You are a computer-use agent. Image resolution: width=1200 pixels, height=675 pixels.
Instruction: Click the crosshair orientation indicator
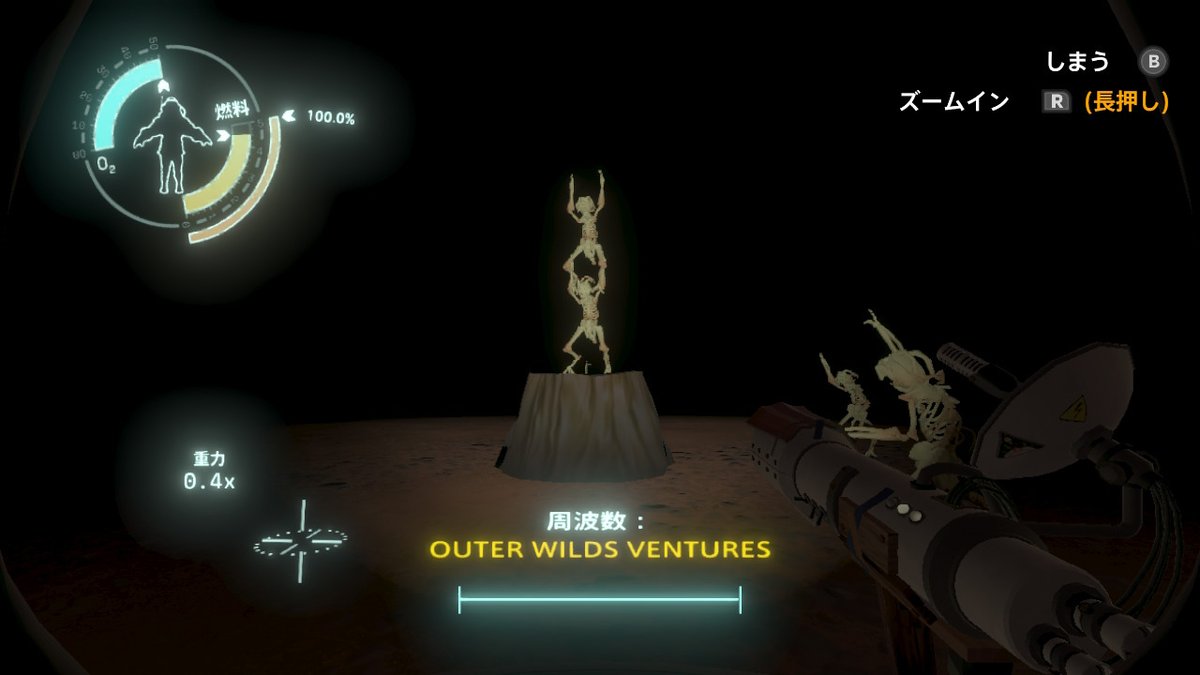[299, 541]
